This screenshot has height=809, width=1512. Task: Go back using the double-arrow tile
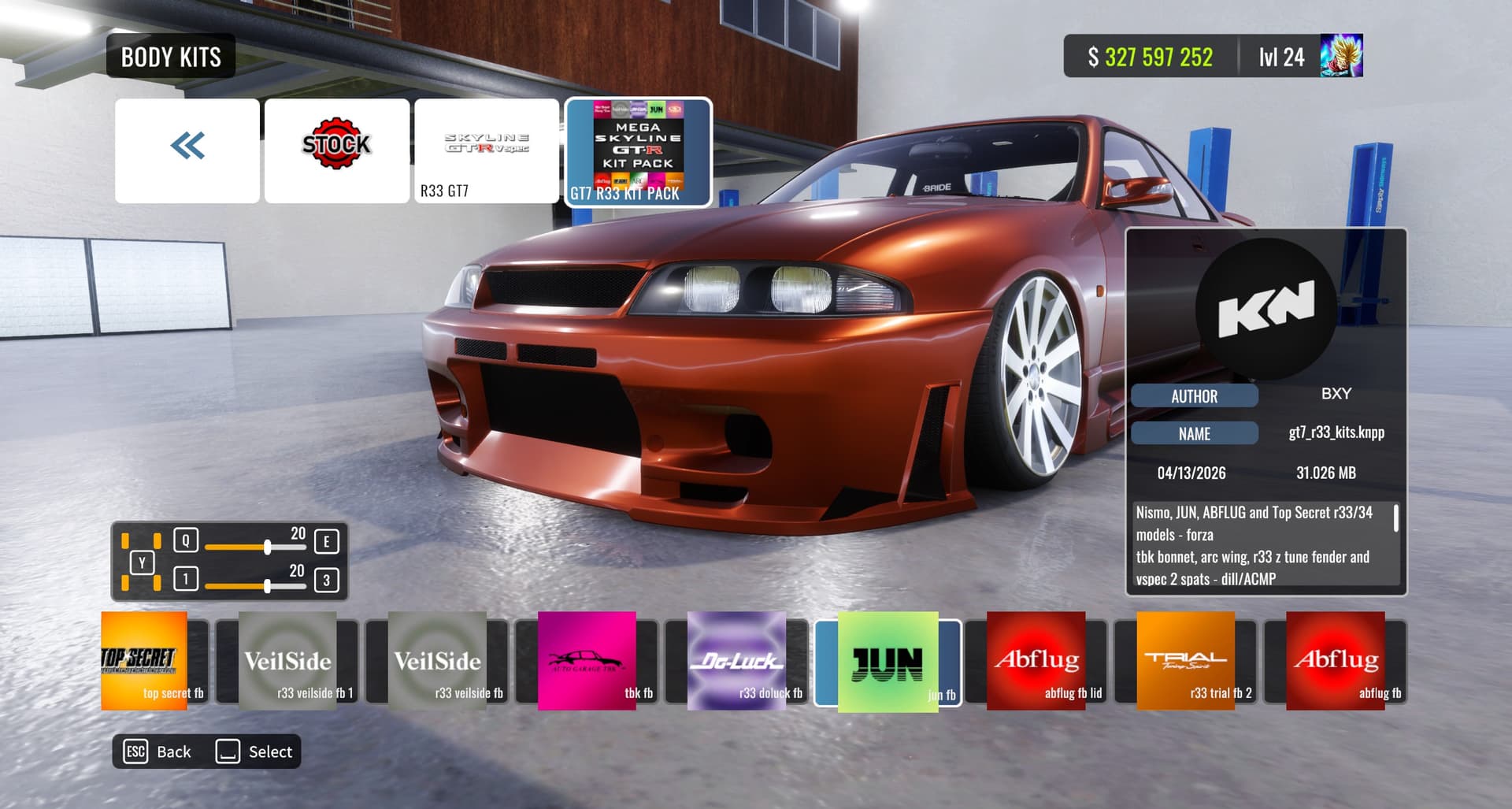click(187, 150)
